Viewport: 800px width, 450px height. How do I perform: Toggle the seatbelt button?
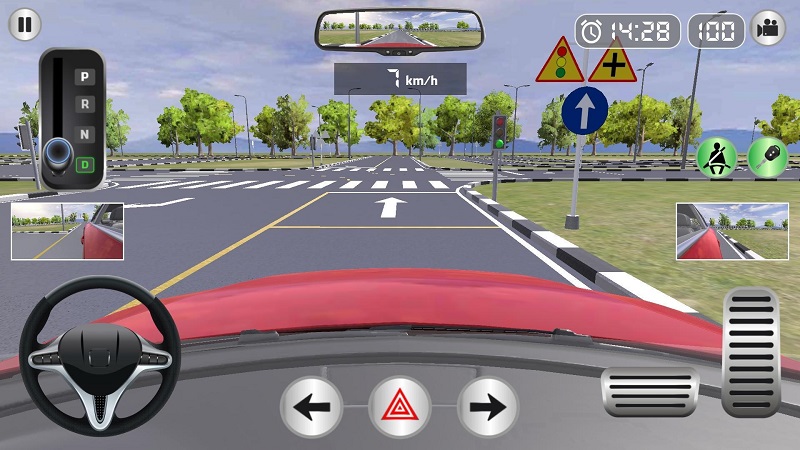coord(716,157)
